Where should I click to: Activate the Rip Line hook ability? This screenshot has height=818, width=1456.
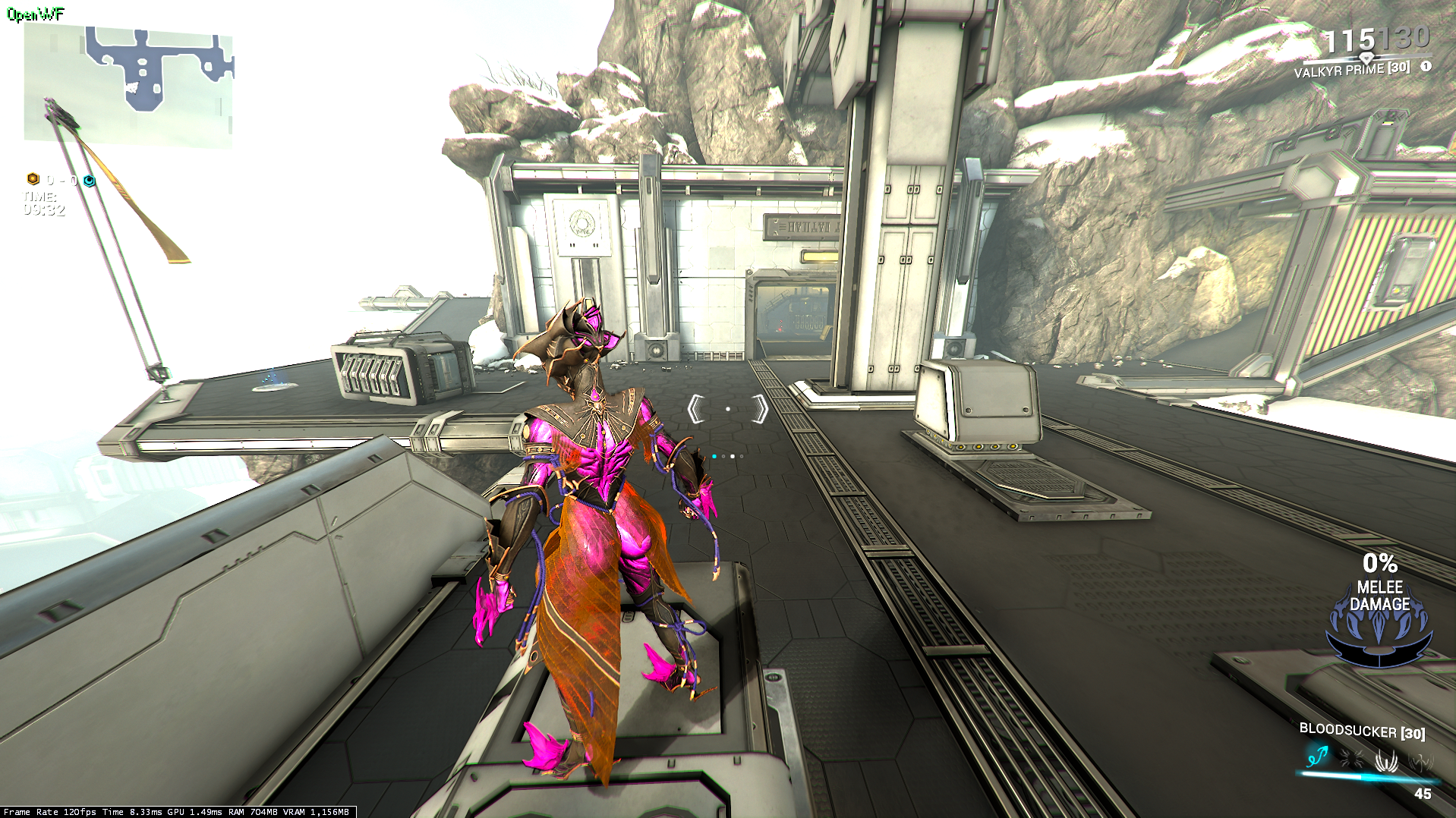coord(1318,756)
